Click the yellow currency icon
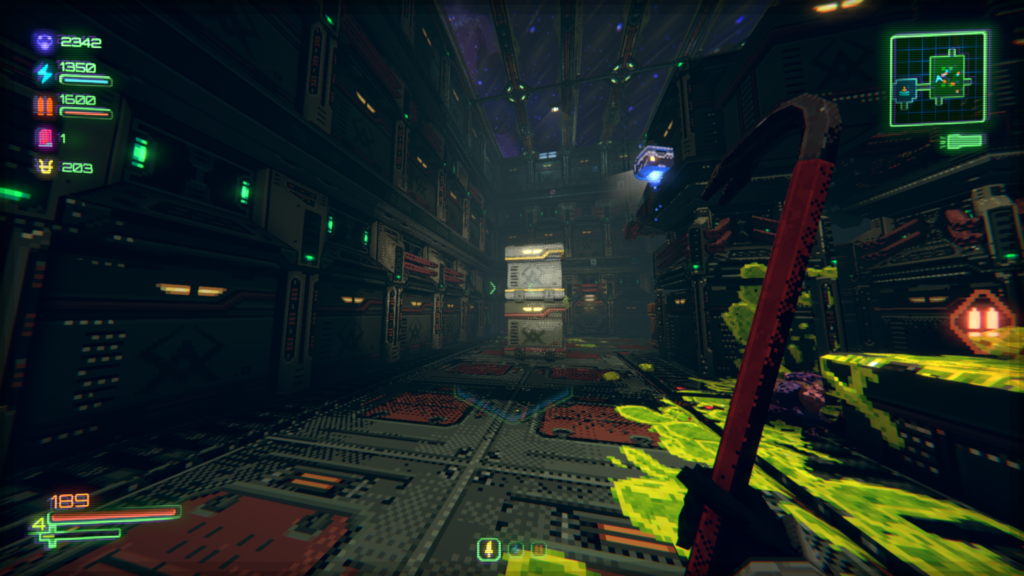Image resolution: width=1024 pixels, height=576 pixels. [x=44, y=167]
